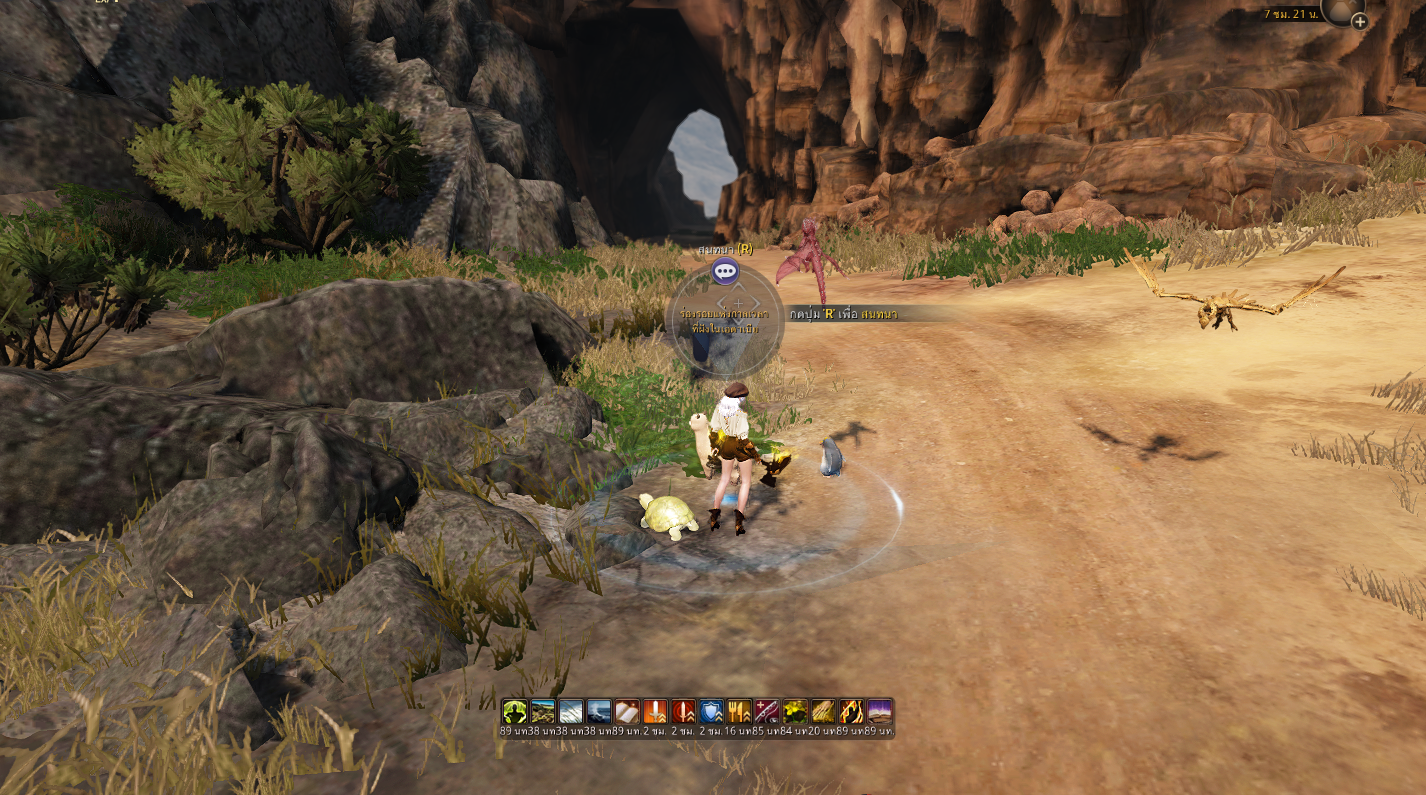Click the fishing rod buff icon
Image resolution: width=1426 pixels, height=795 pixels.
[767, 711]
